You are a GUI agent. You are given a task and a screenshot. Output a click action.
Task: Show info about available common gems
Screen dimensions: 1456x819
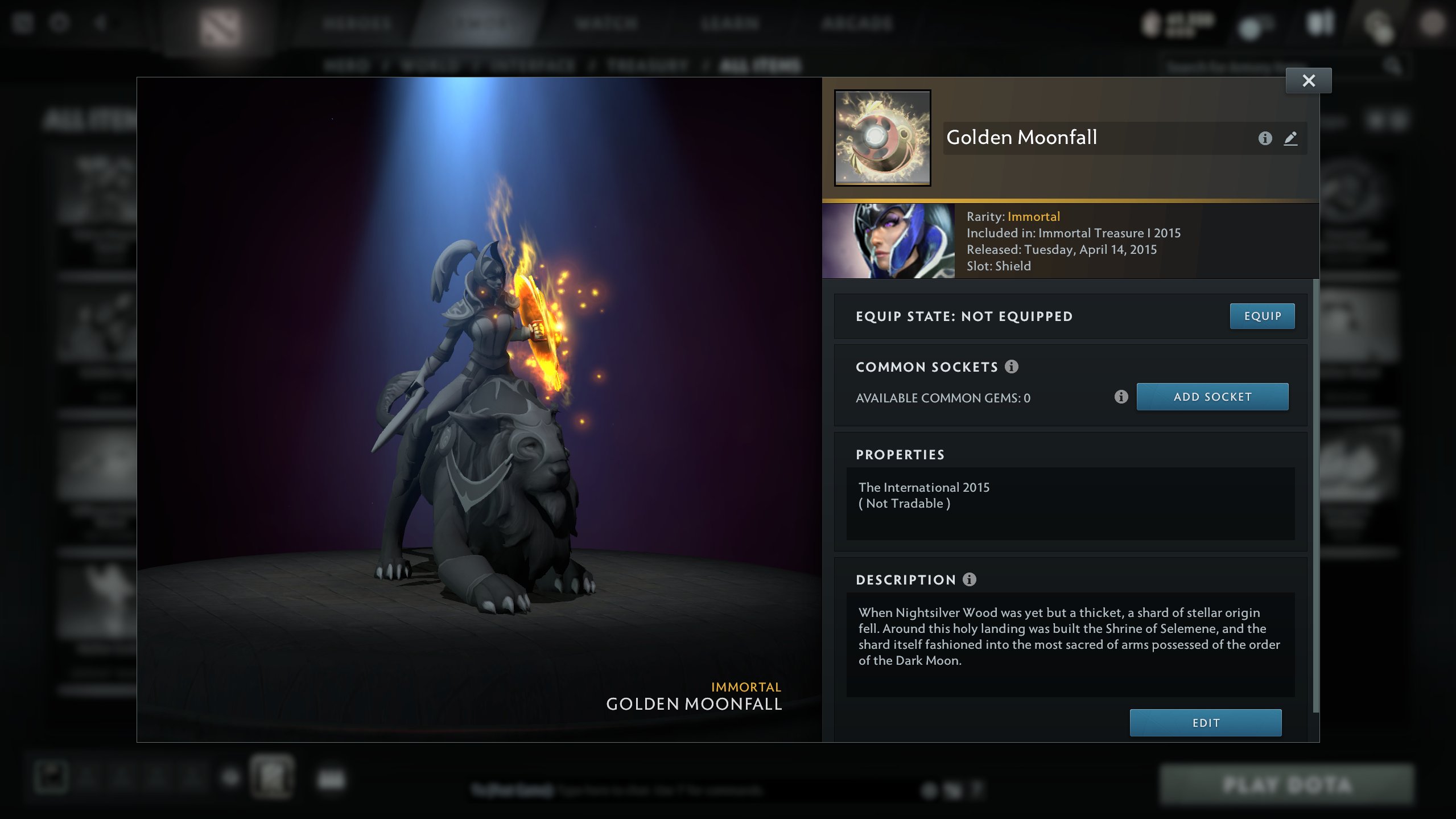[x=1120, y=397]
